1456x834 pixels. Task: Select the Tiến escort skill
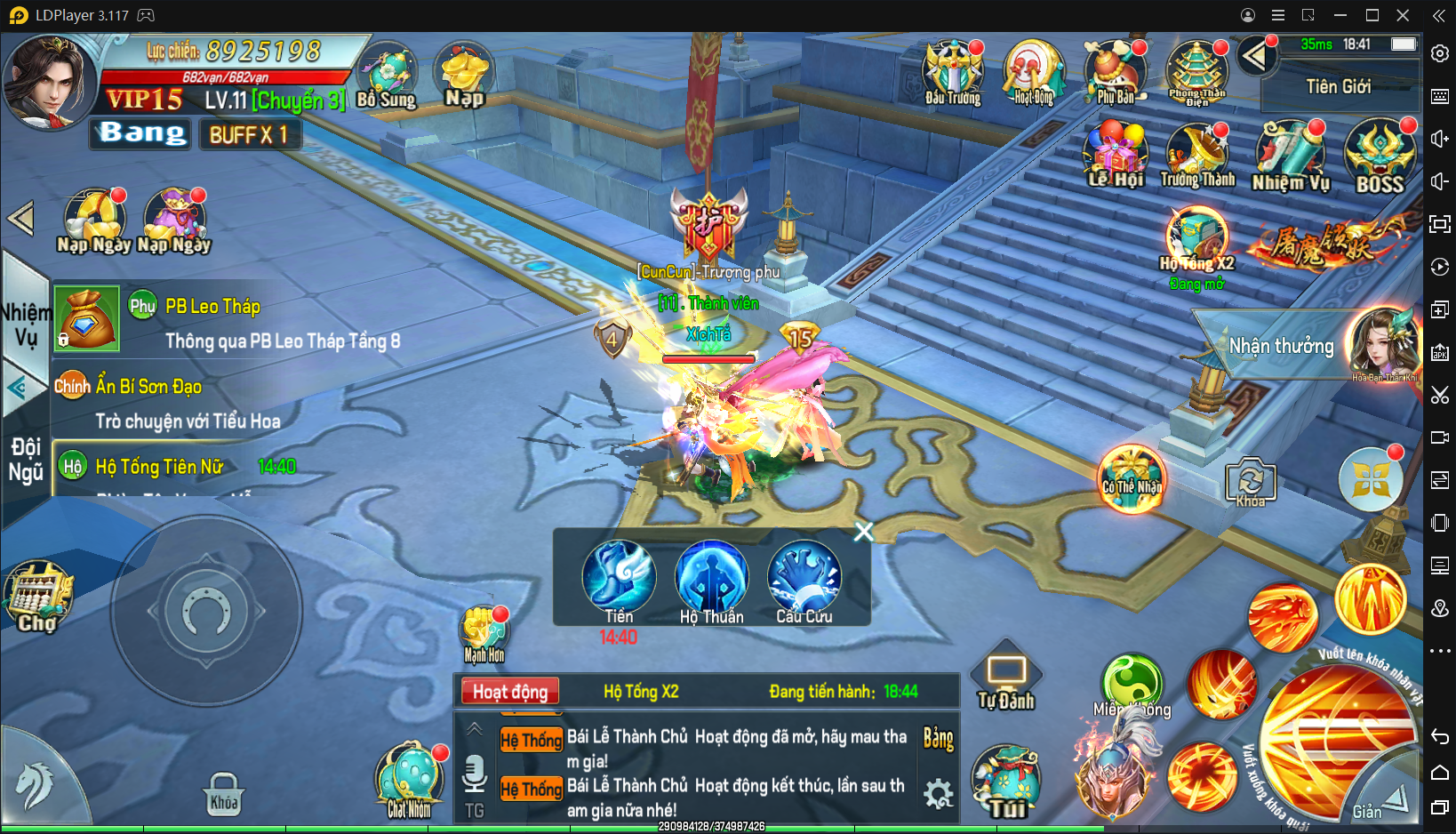(x=619, y=580)
